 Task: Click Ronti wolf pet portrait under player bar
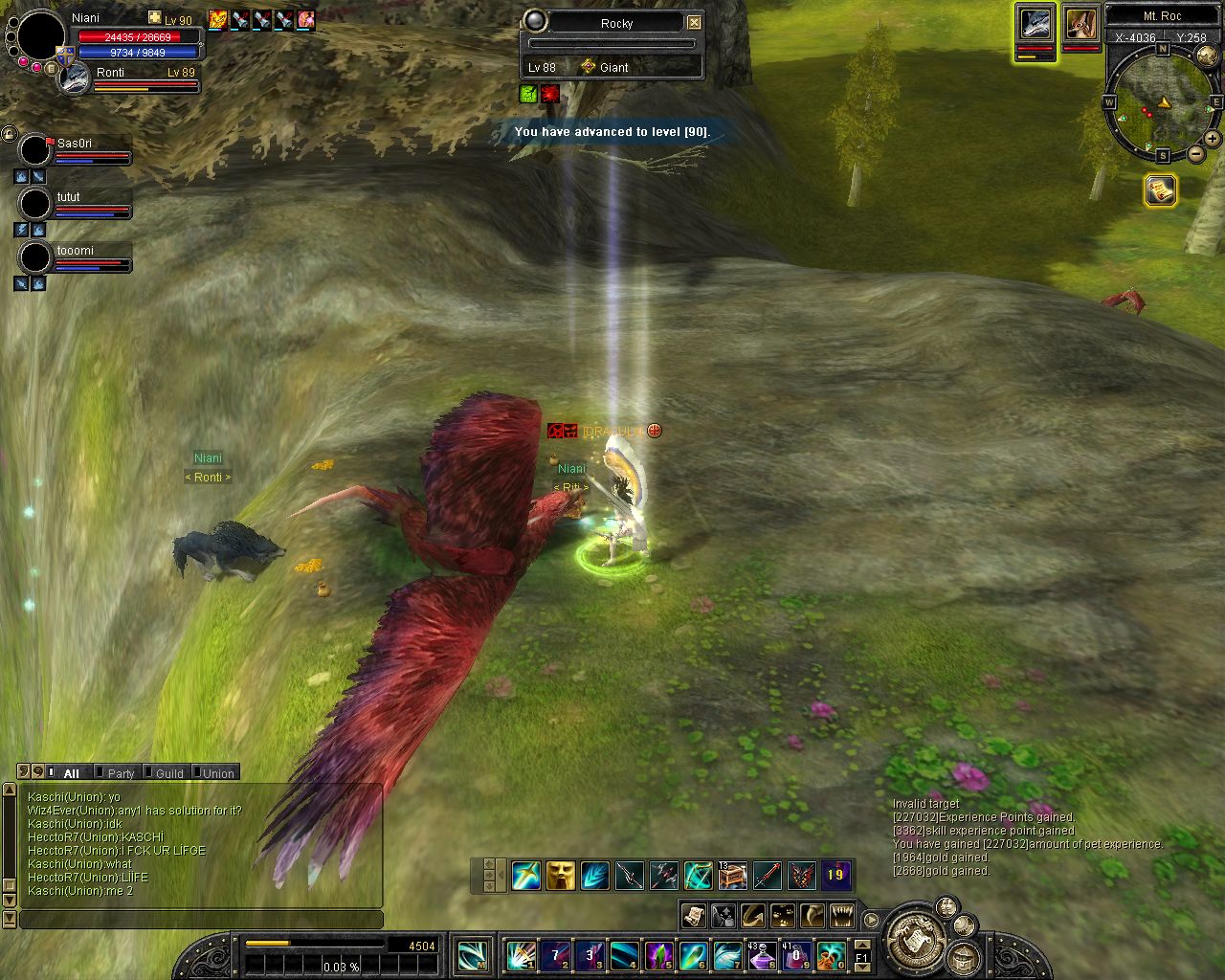[x=75, y=80]
